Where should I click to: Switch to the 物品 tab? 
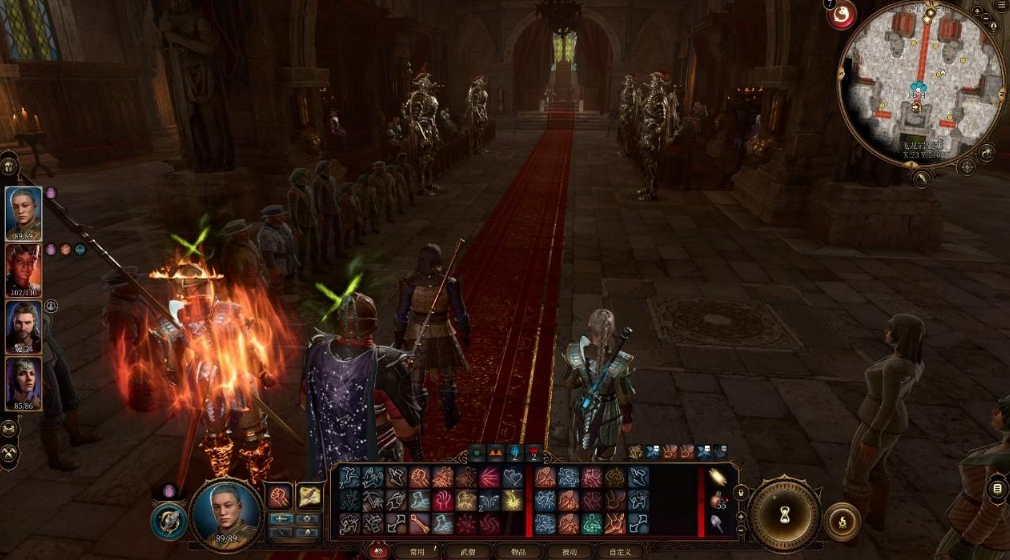(518, 551)
